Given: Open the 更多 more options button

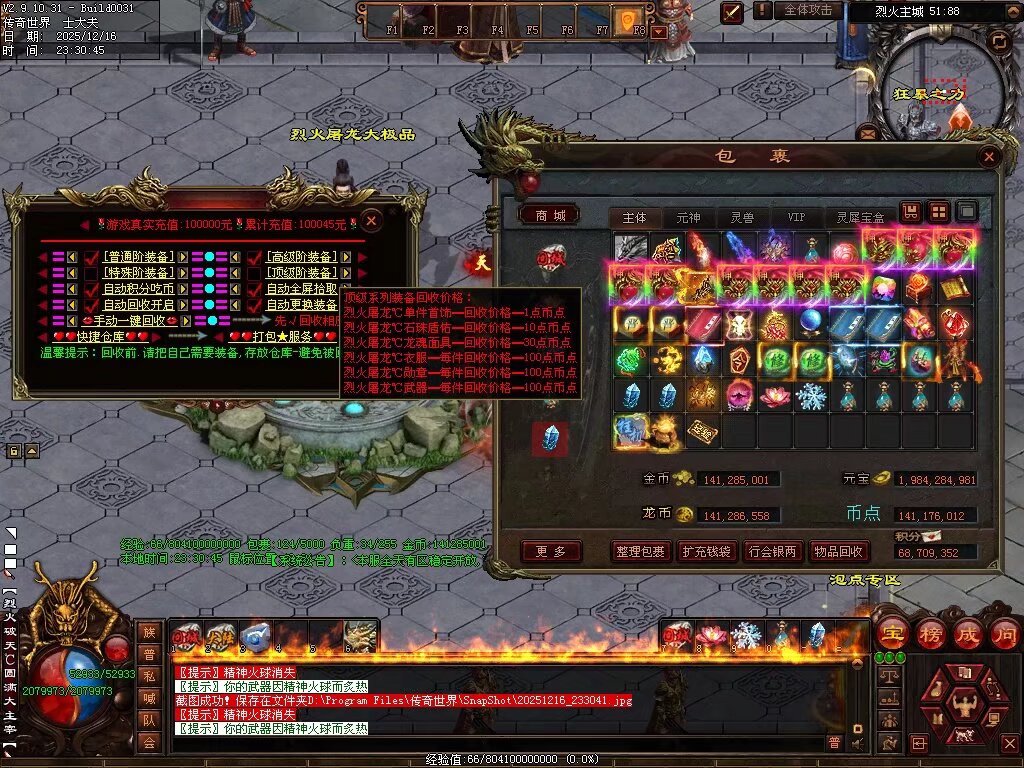Looking at the screenshot, I should [x=550, y=551].
